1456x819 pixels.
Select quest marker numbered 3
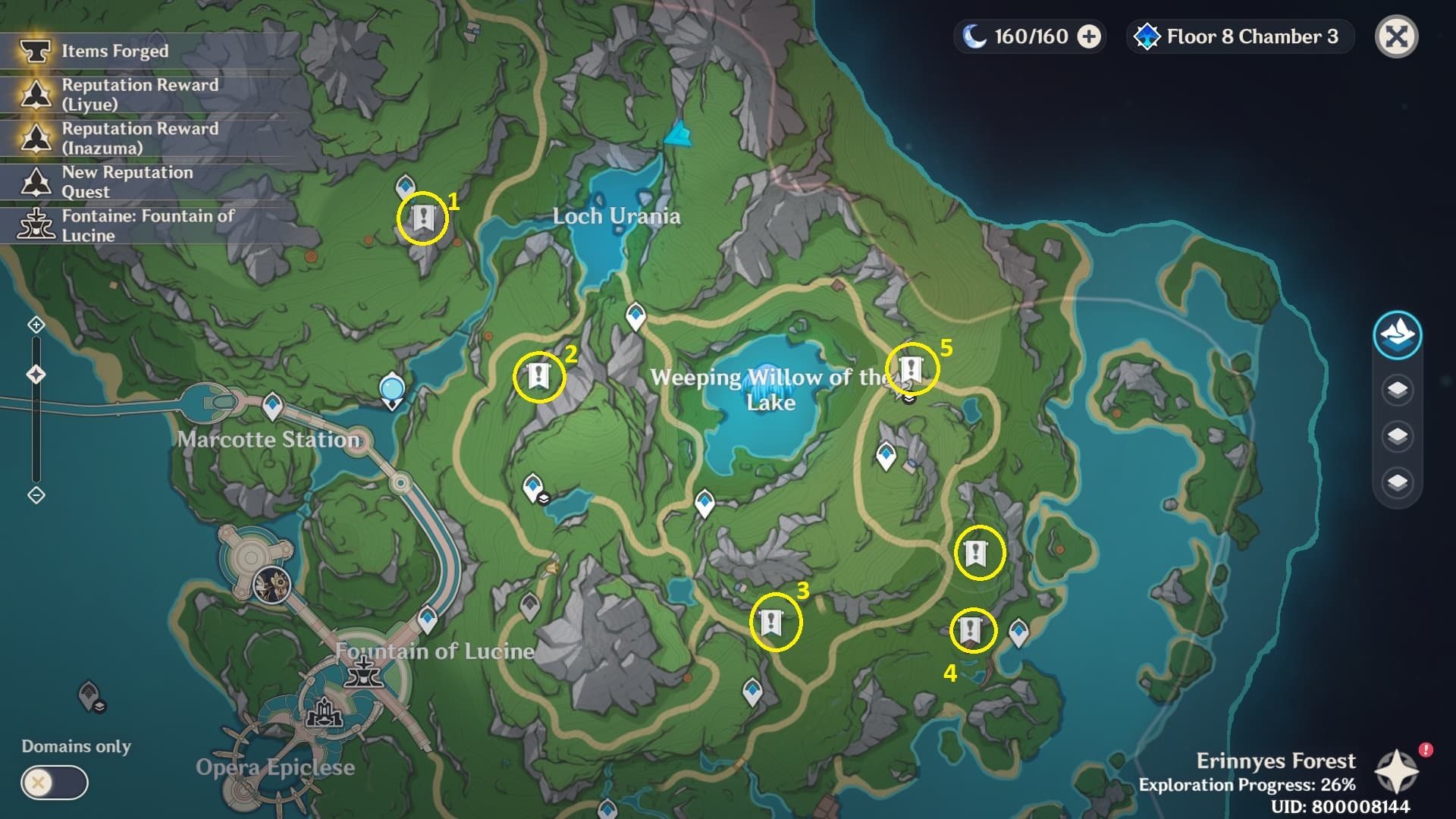[772, 623]
